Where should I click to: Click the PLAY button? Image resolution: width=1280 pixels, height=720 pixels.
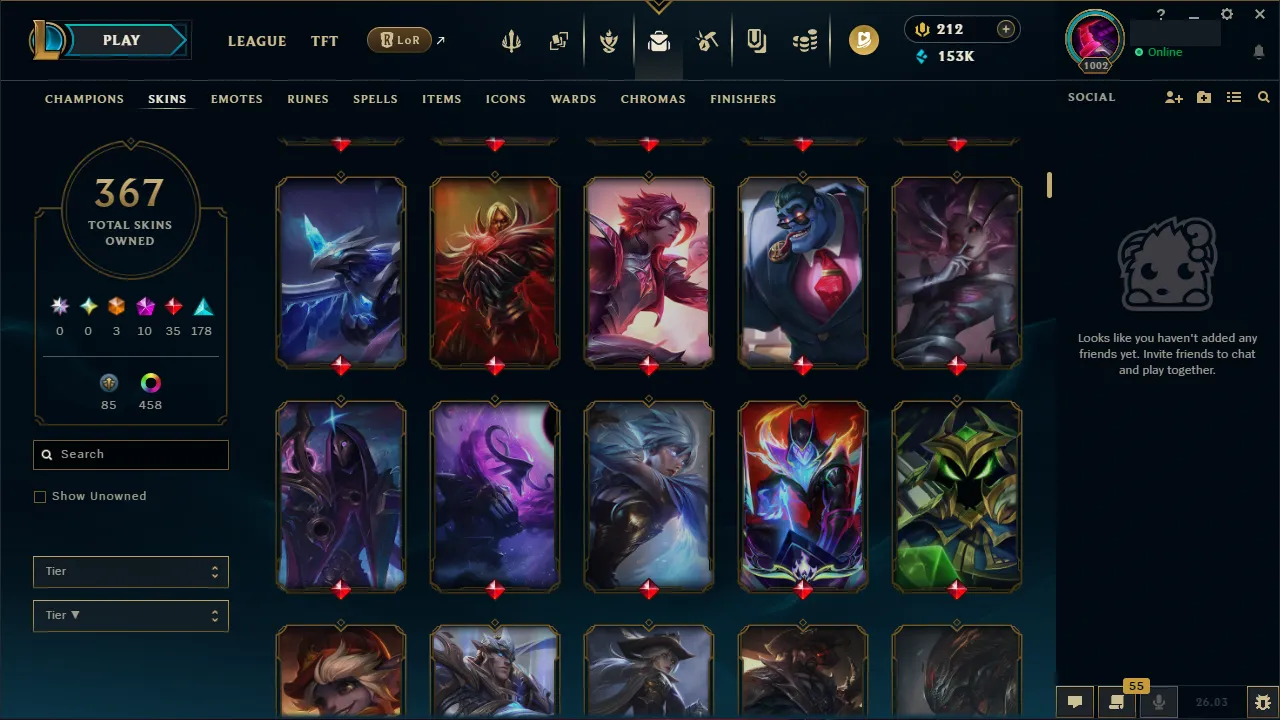tap(121, 40)
